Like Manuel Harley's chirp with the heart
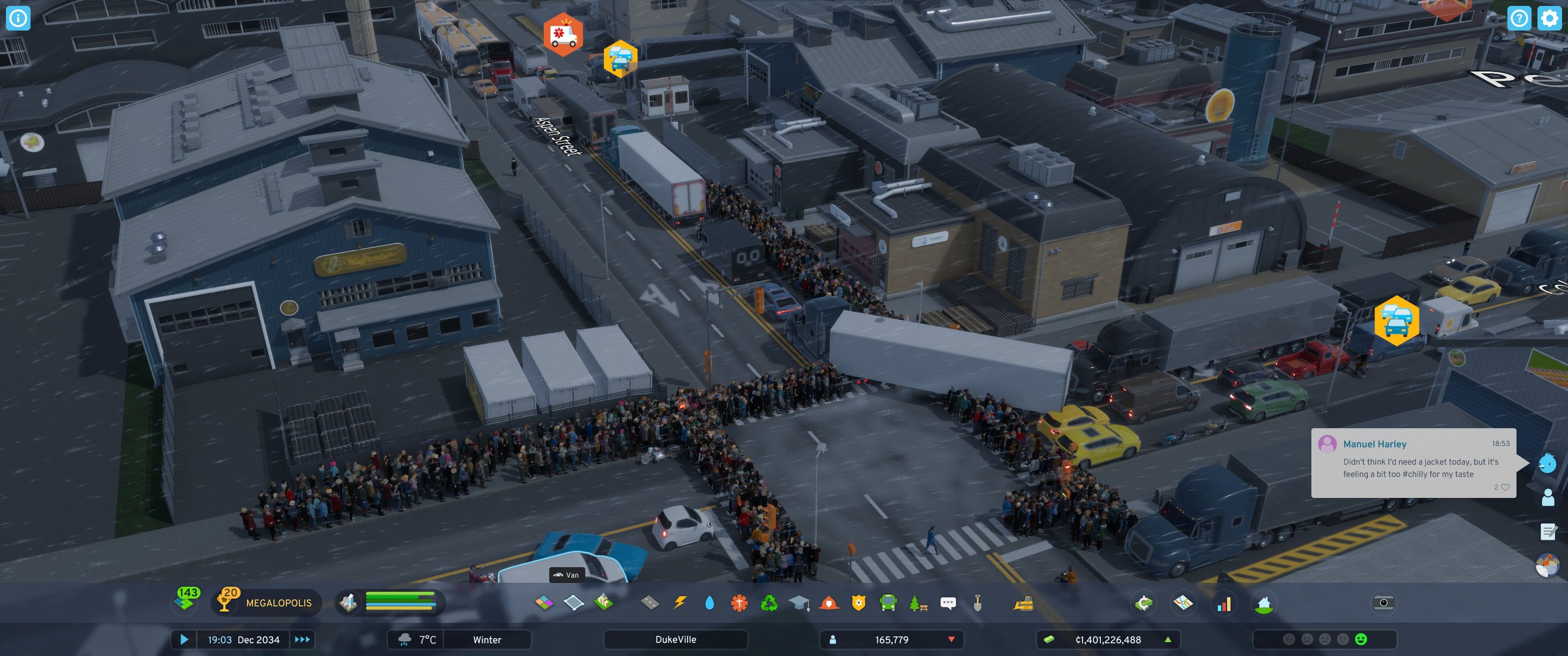The image size is (1568, 656). (1505, 487)
